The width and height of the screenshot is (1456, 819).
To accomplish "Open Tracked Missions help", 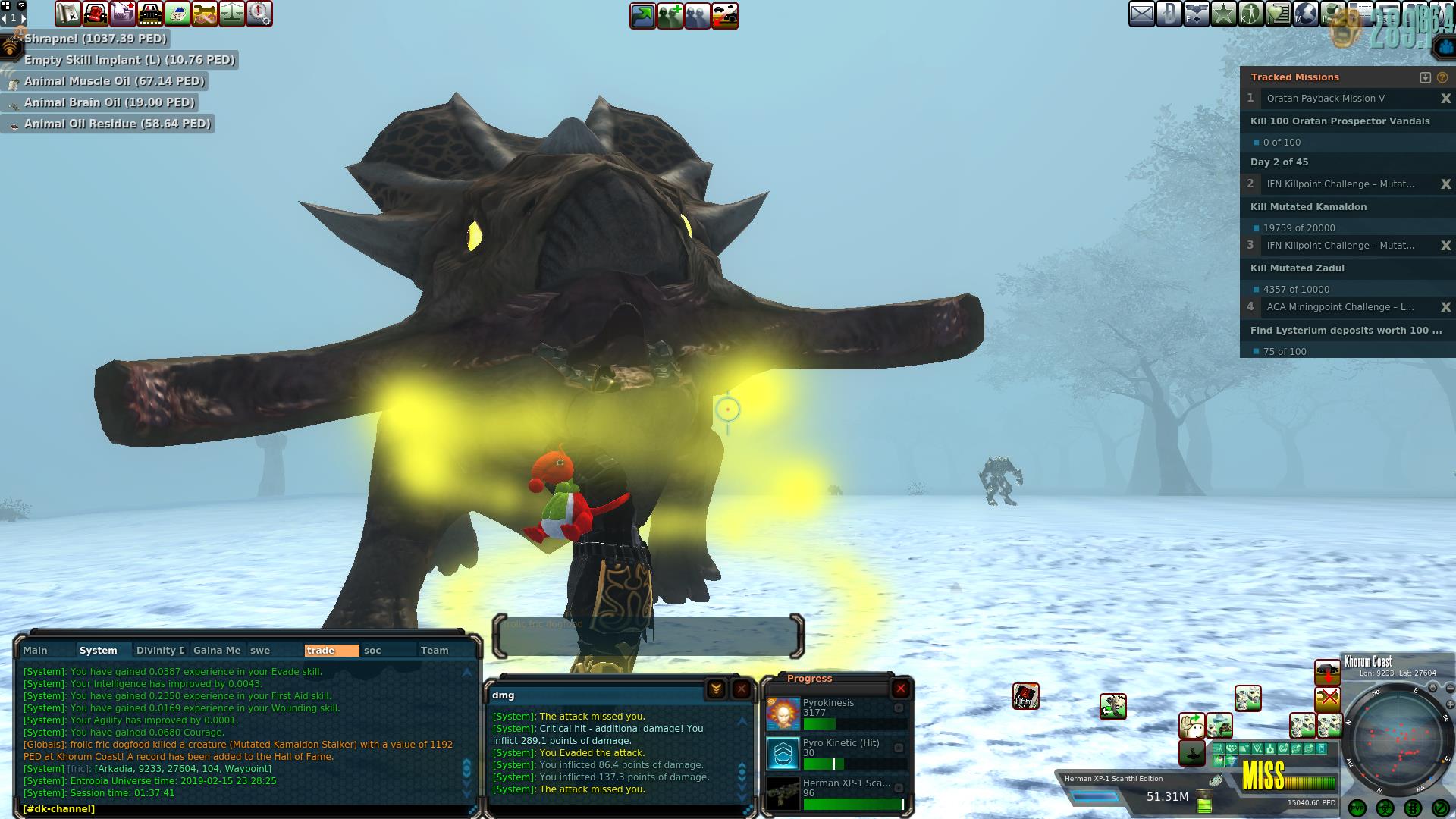I will click(x=1442, y=77).
